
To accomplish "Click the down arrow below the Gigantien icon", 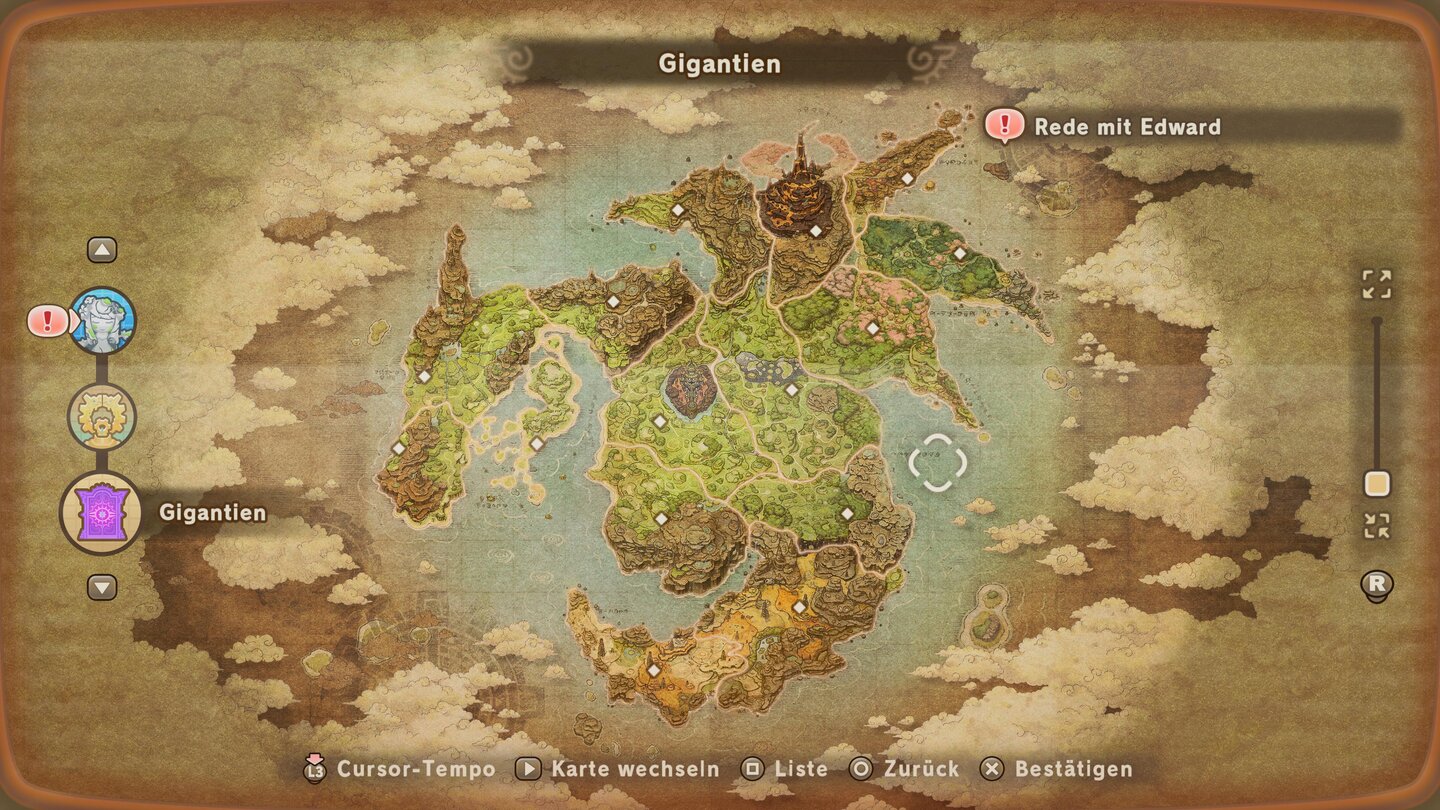I will pyautogui.click(x=103, y=588).
